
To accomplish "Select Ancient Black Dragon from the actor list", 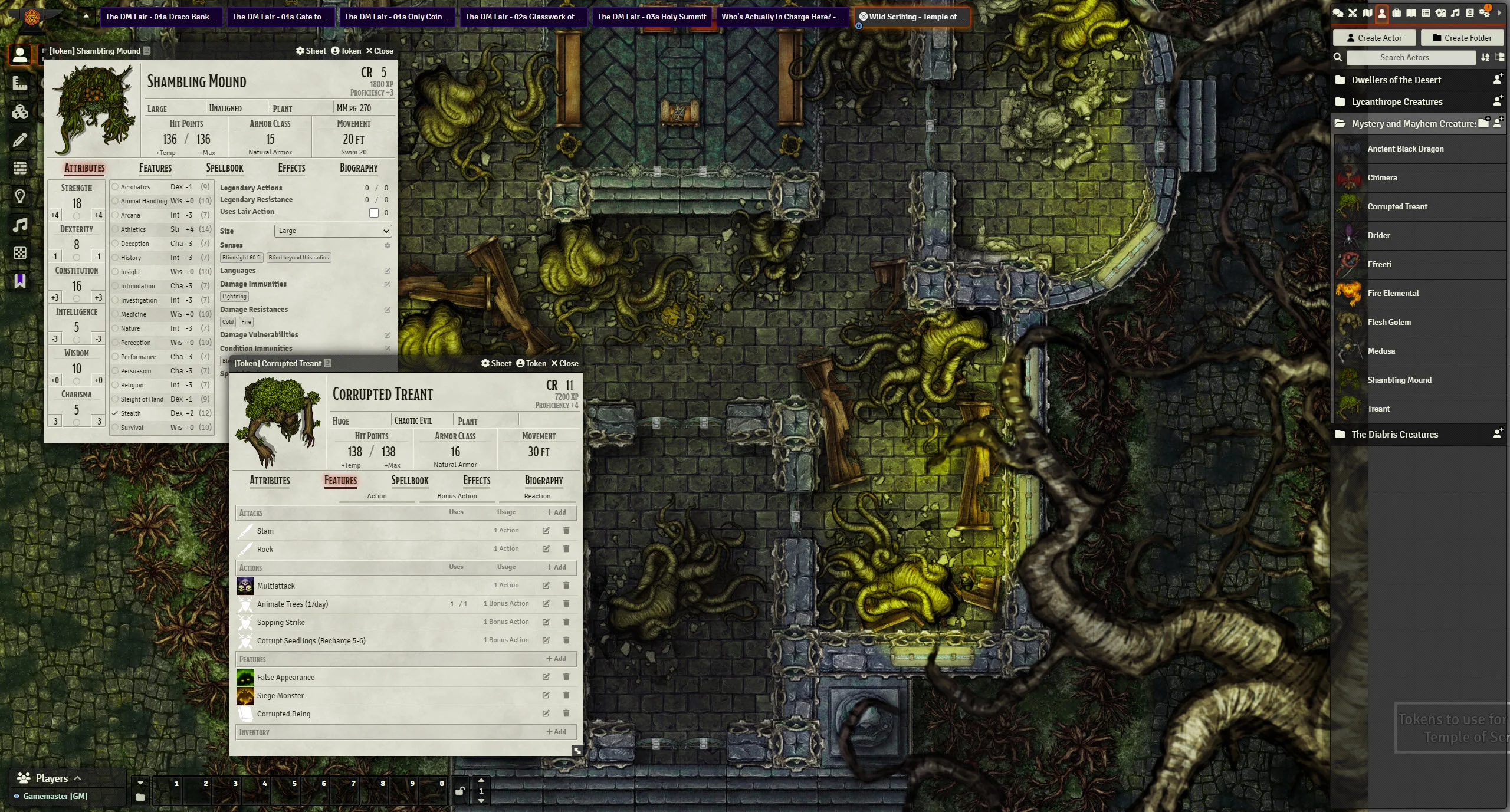I will [x=1405, y=149].
